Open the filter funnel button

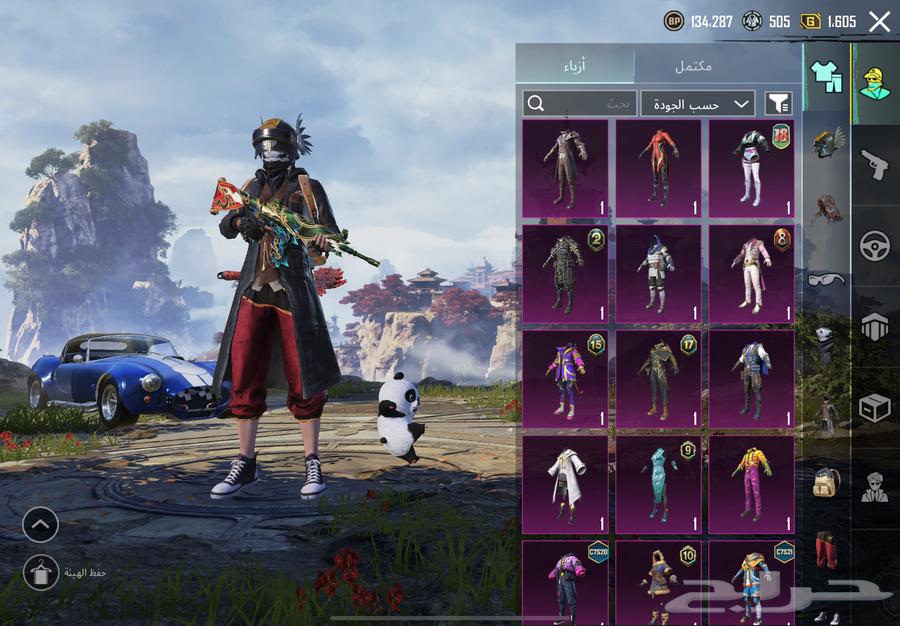[778, 103]
